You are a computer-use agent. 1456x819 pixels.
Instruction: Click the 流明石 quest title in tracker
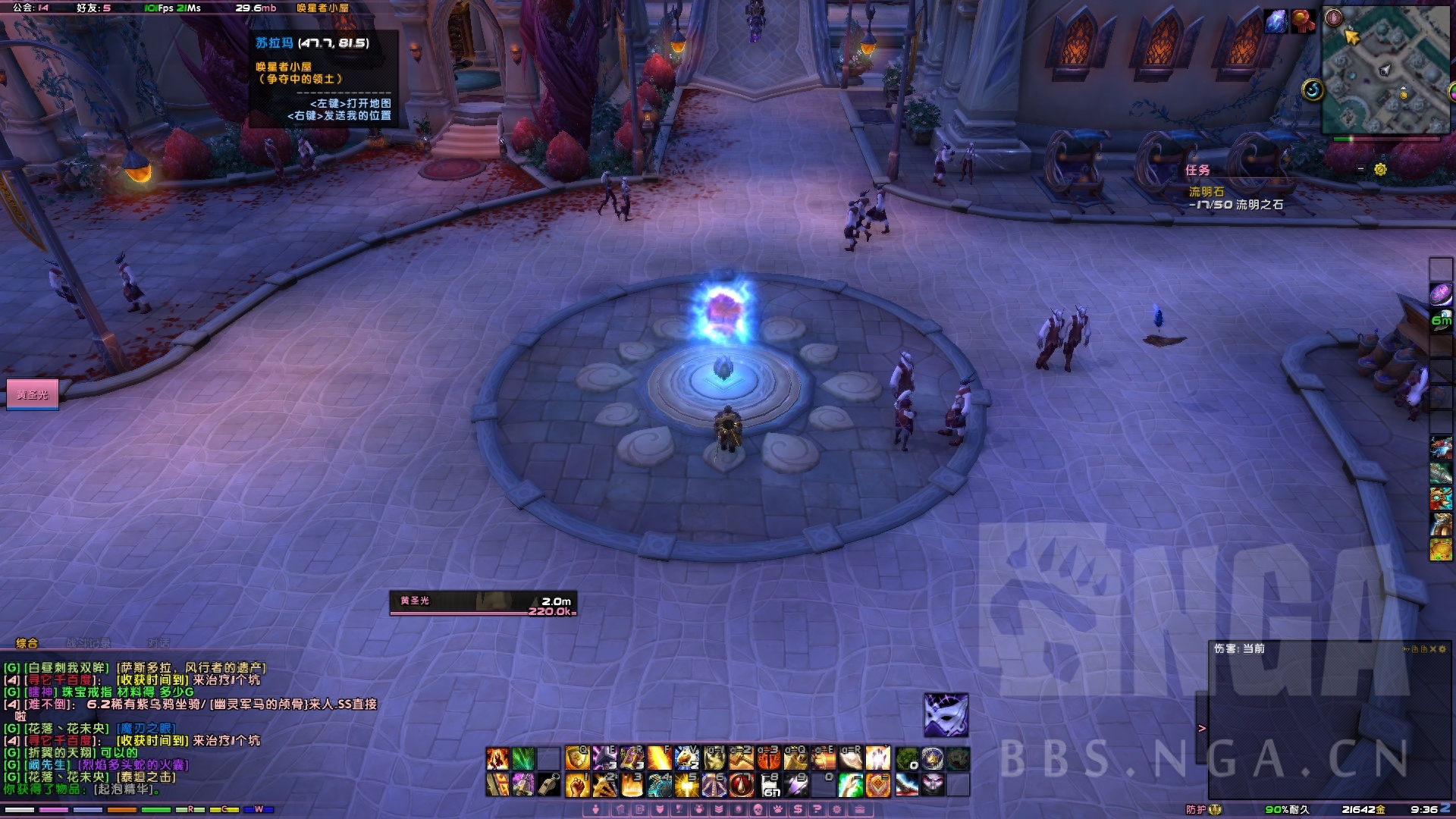[x=1206, y=192]
